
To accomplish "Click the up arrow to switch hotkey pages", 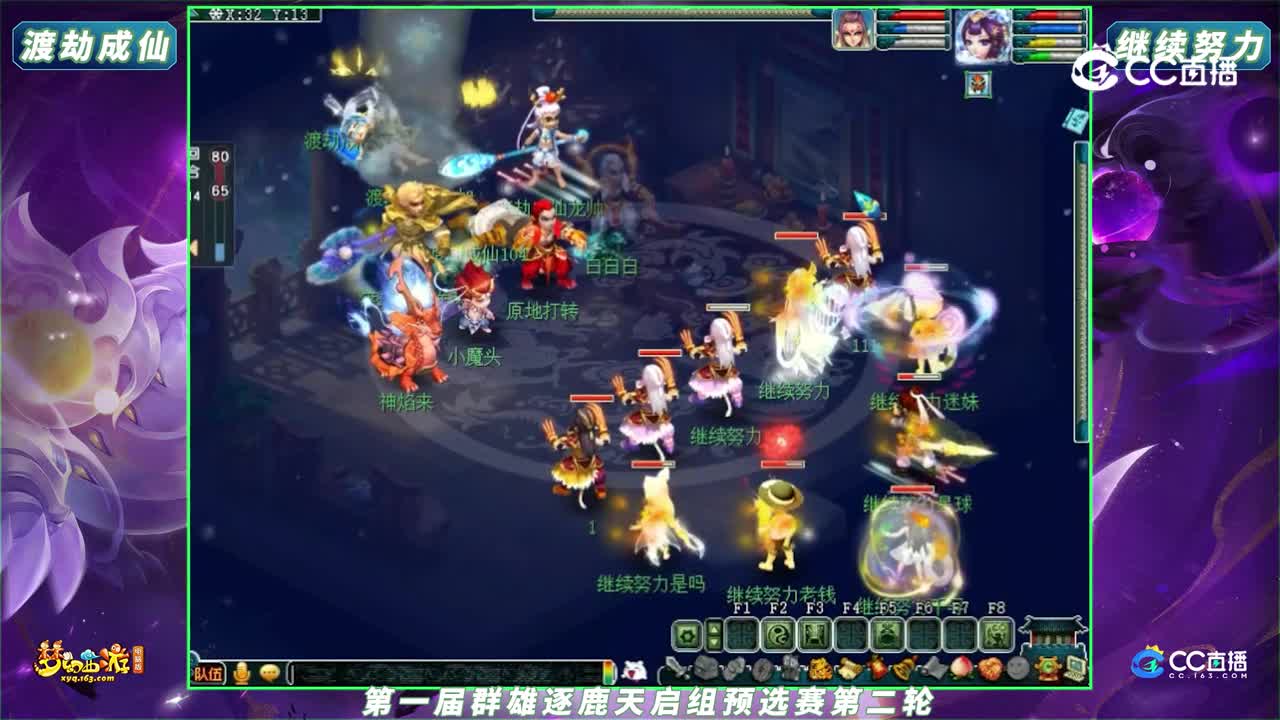I will [x=713, y=627].
